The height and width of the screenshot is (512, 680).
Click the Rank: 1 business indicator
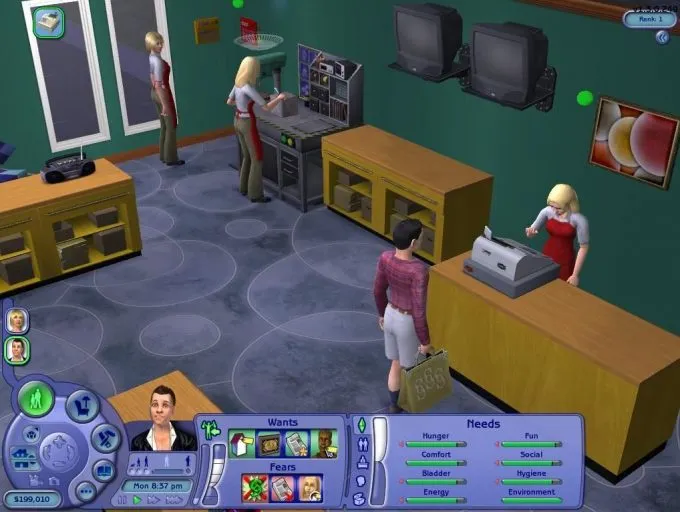point(649,18)
